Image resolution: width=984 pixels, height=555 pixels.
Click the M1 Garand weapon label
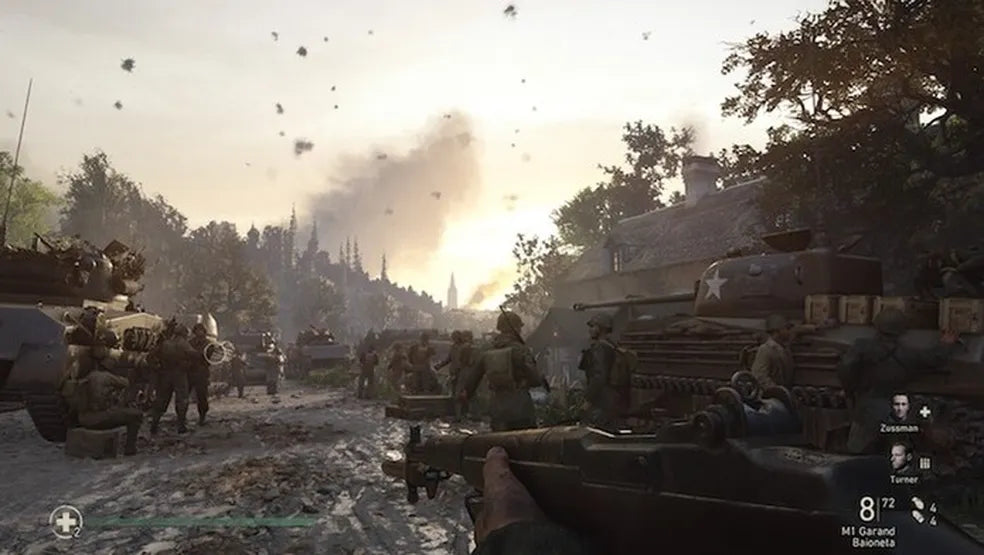click(x=867, y=531)
